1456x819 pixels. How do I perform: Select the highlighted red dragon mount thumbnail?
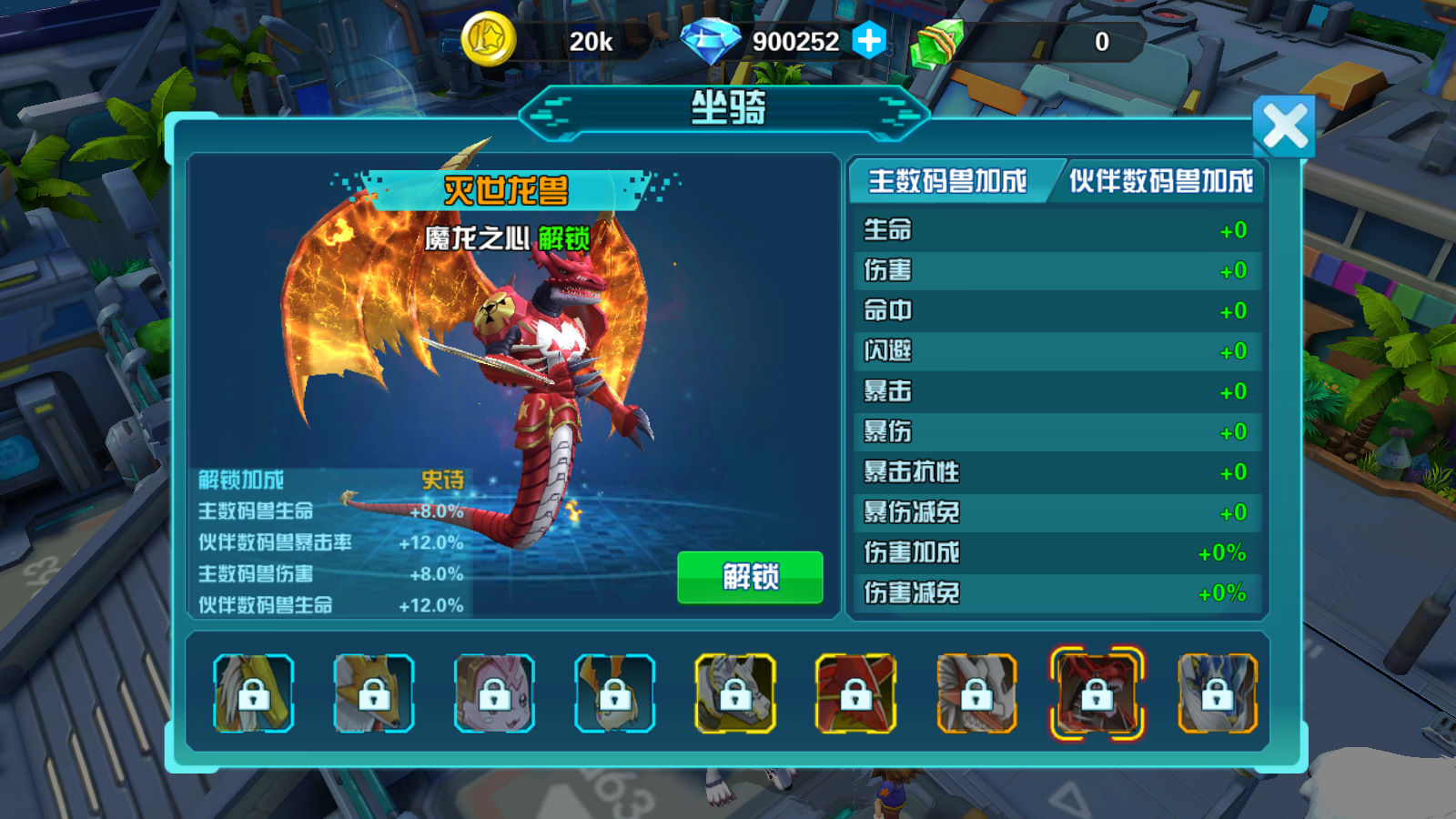click(x=1097, y=693)
